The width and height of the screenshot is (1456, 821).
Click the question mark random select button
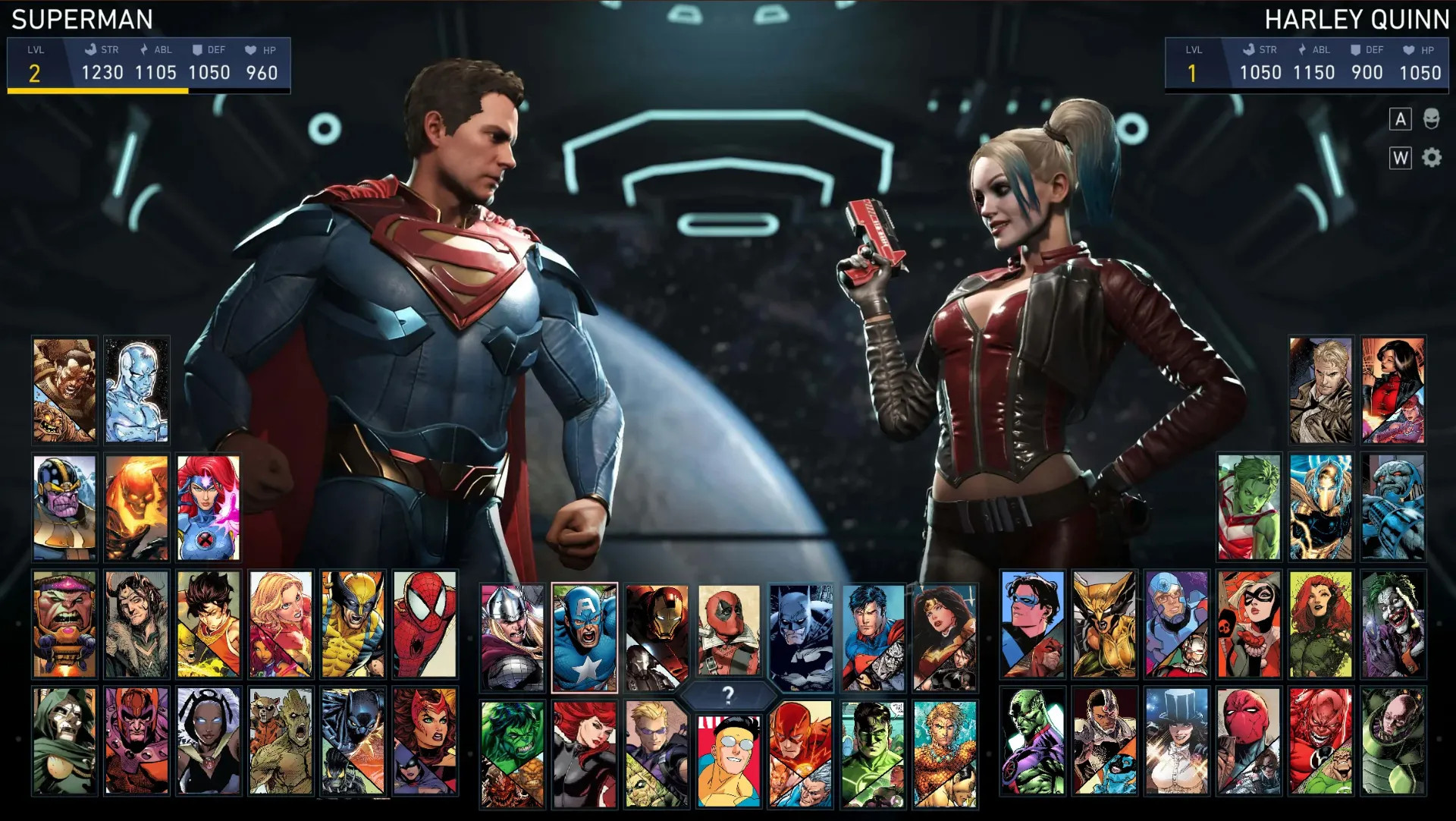point(728,694)
